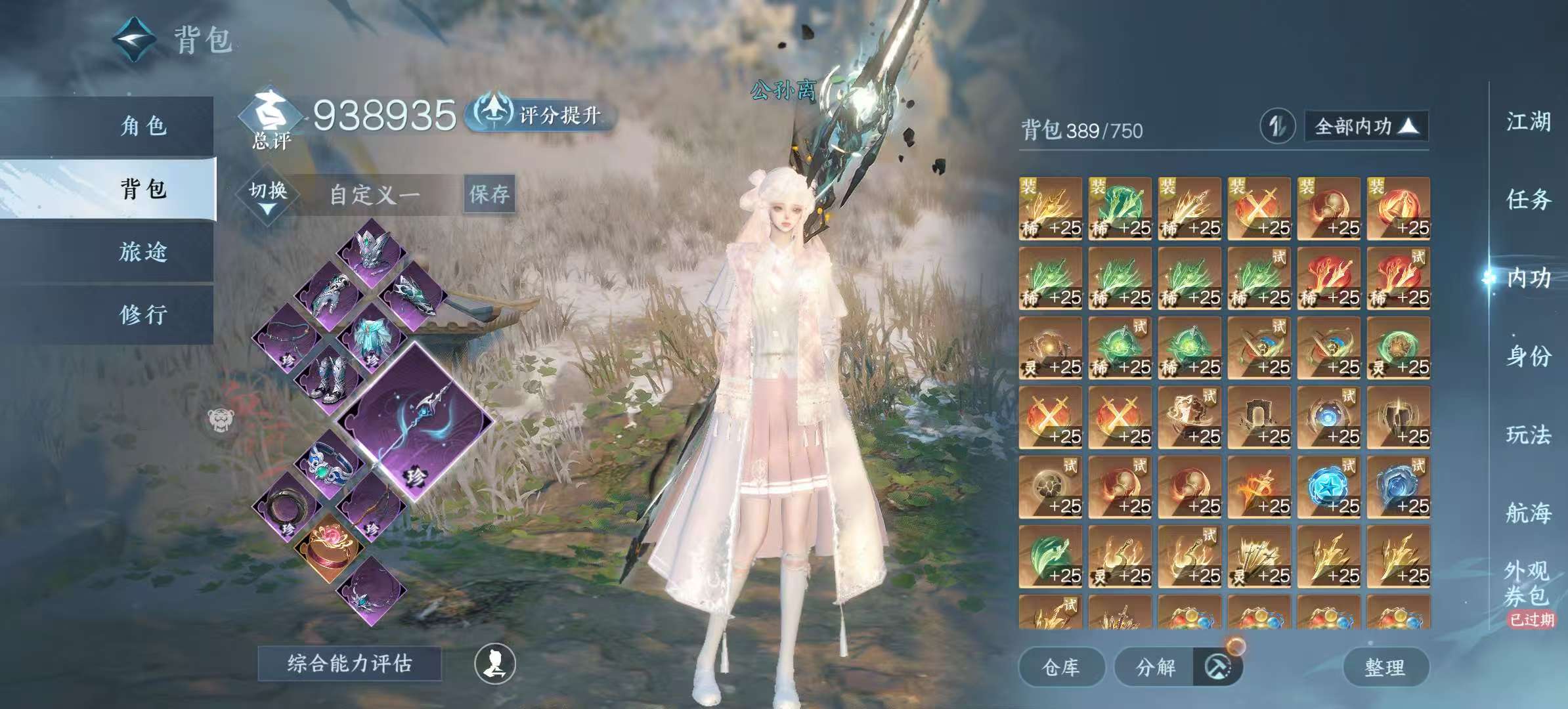Click the 分解 dismantle button
The image size is (1568, 709).
click(x=1156, y=667)
